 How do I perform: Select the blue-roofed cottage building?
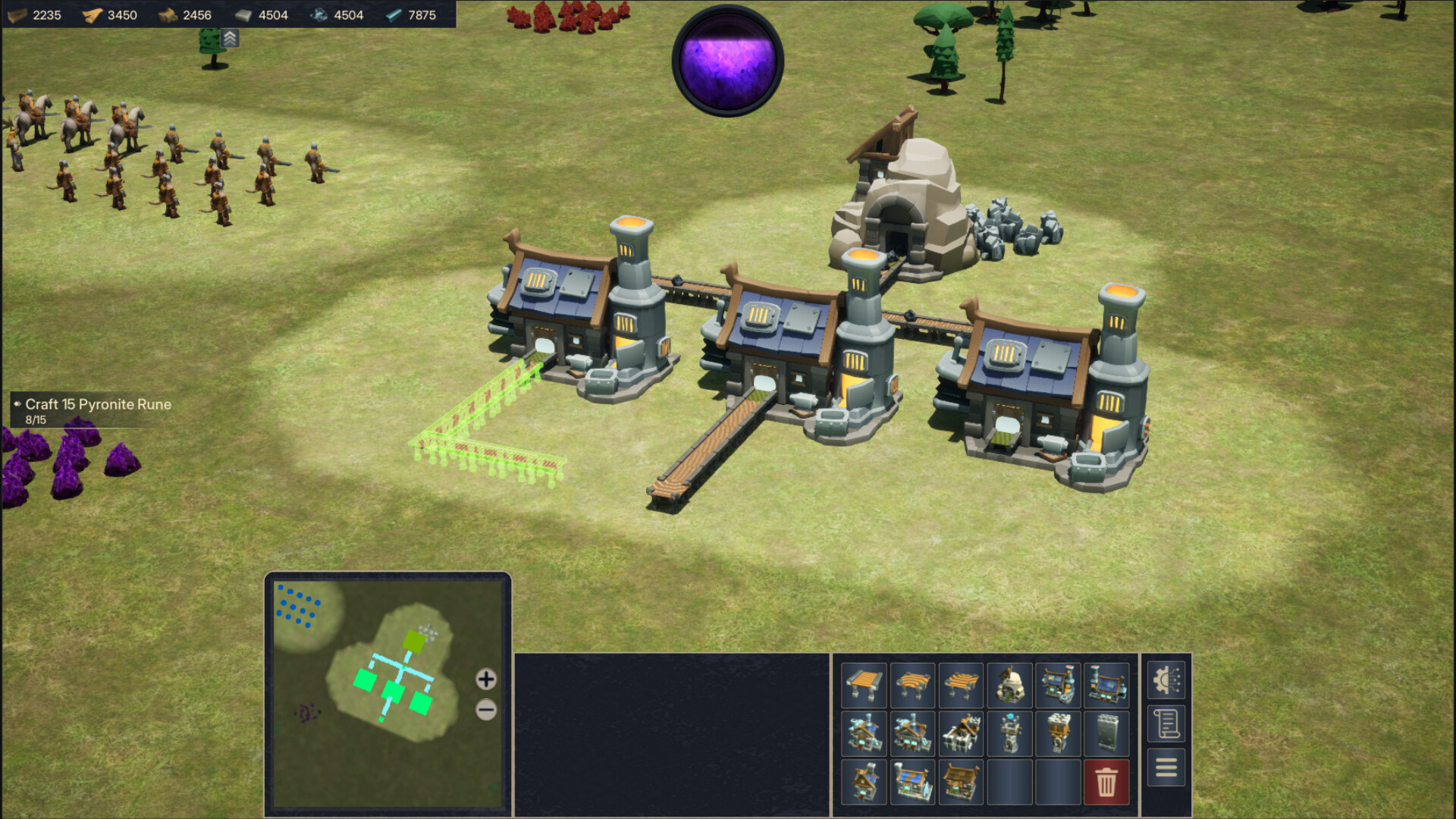coord(913,781)
